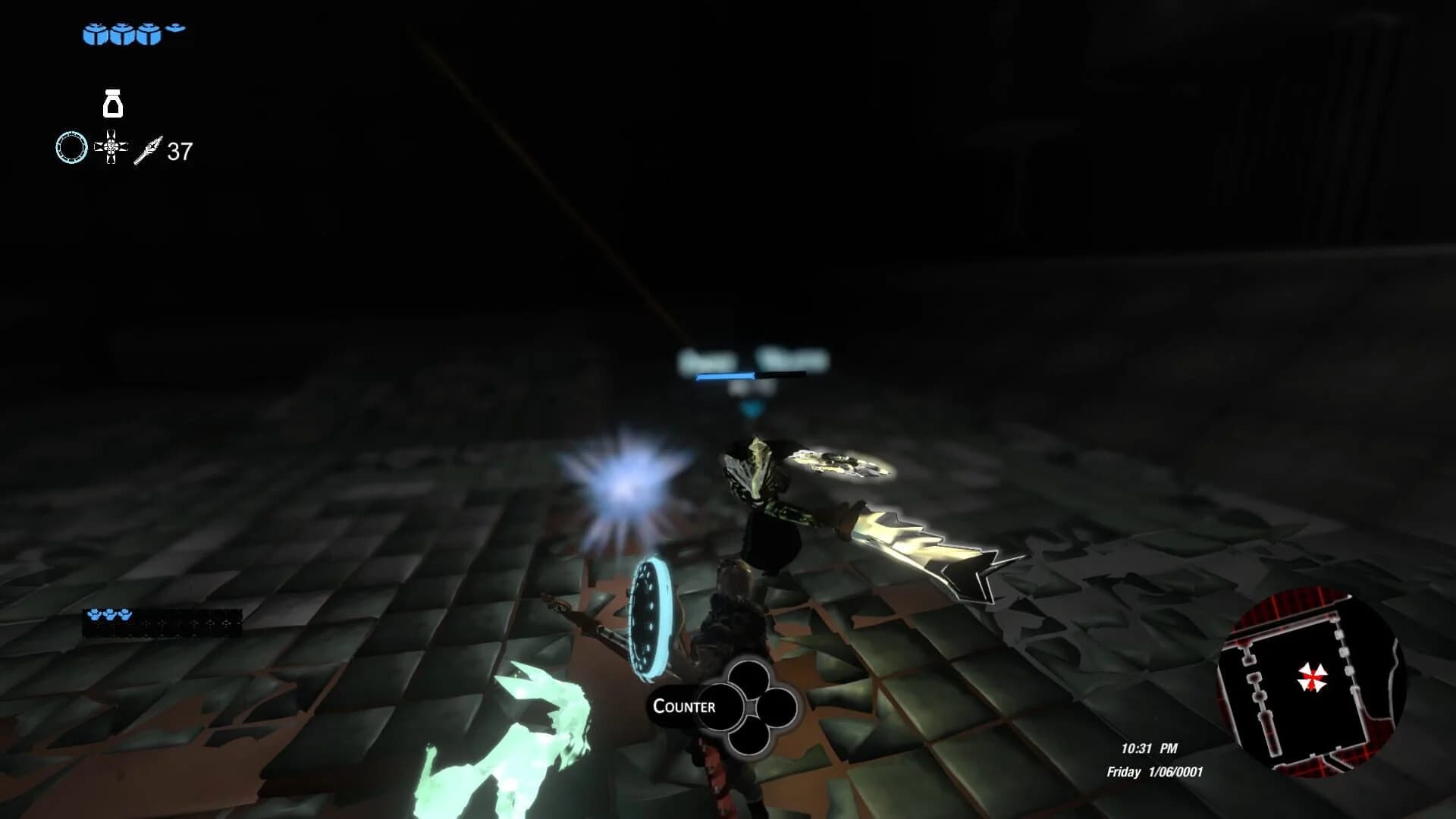Screen dimensions: 1456x819
Task: Select the arrow icon showing count 37
Action: [x=149, y=150]
